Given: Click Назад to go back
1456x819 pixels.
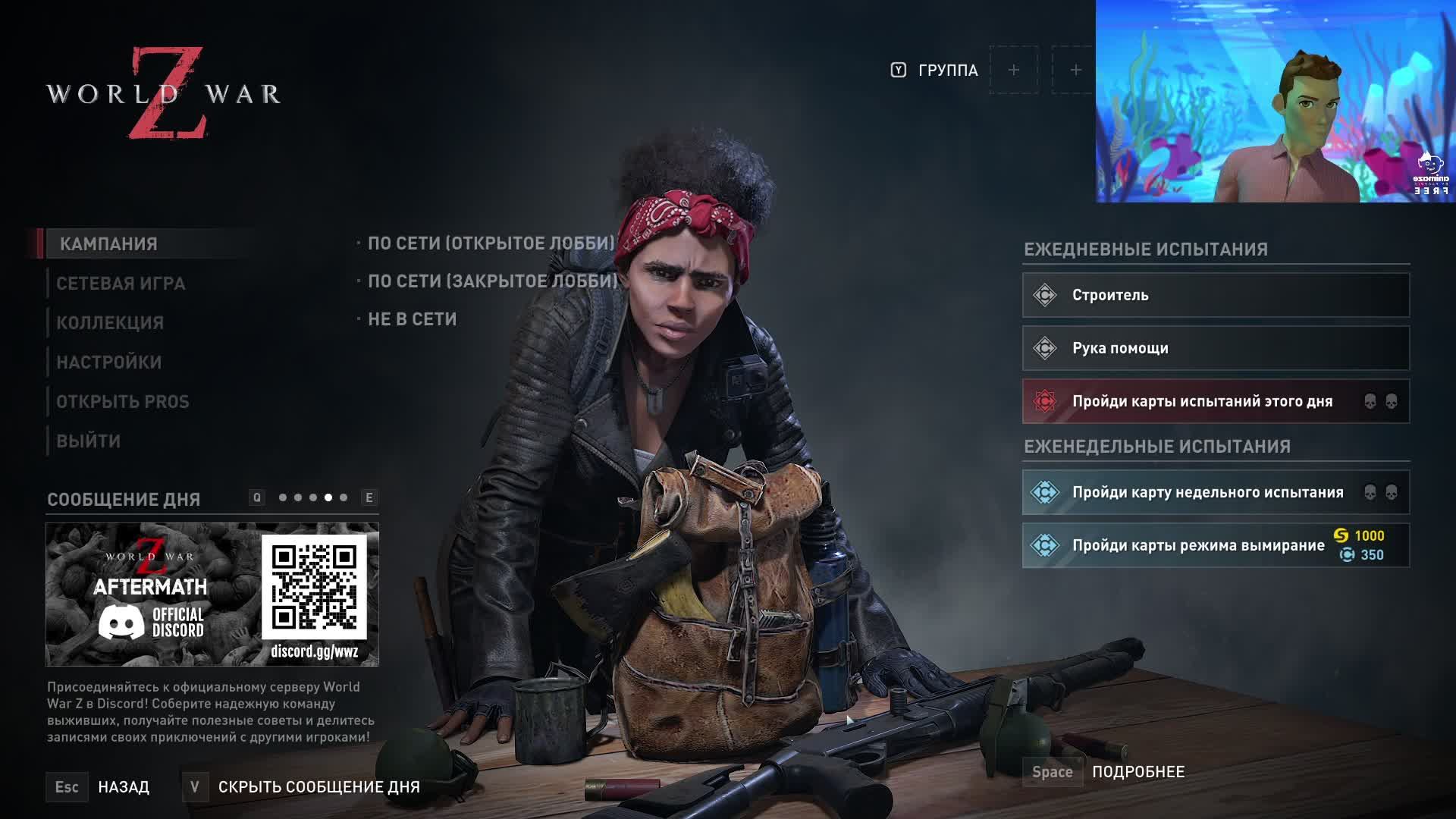Looking at the screenshot, I should [x=123, y=787].
